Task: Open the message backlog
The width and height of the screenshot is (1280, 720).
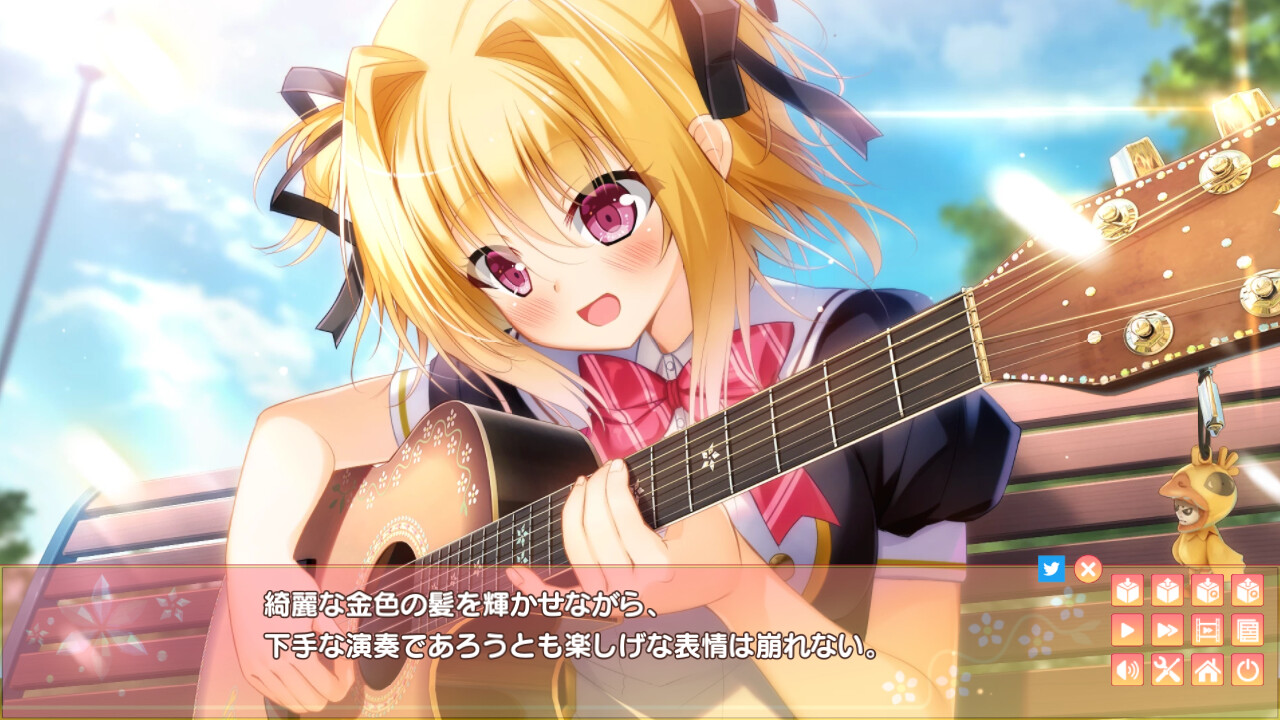Action: (x=1247, y=630)
